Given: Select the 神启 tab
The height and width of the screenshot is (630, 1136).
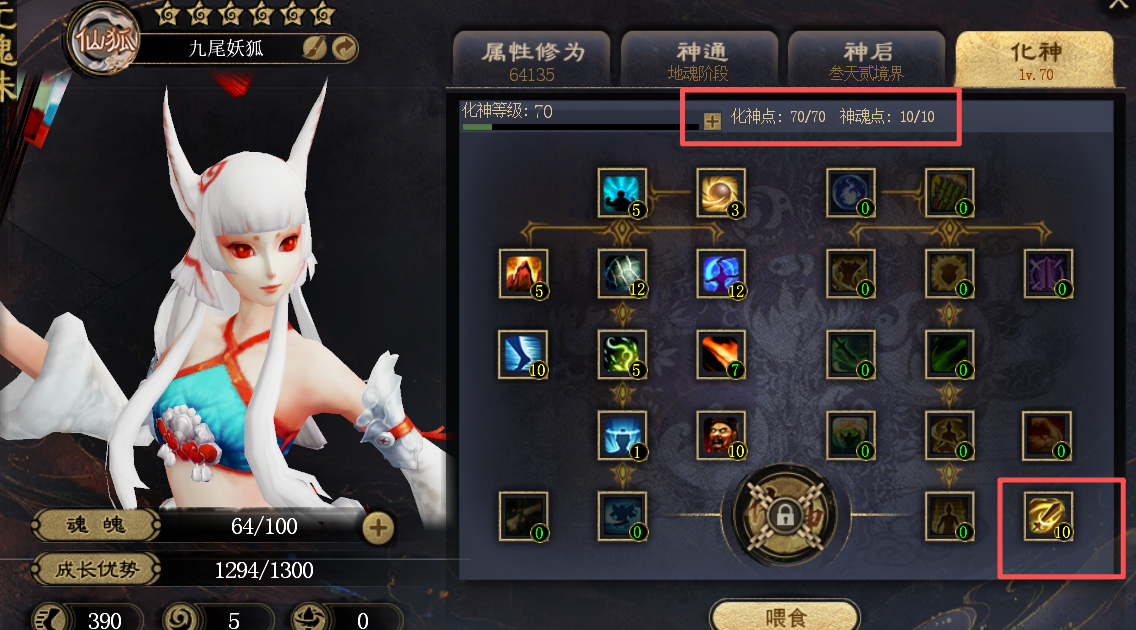Looking at the screenshot, I should tap(866, 58).
